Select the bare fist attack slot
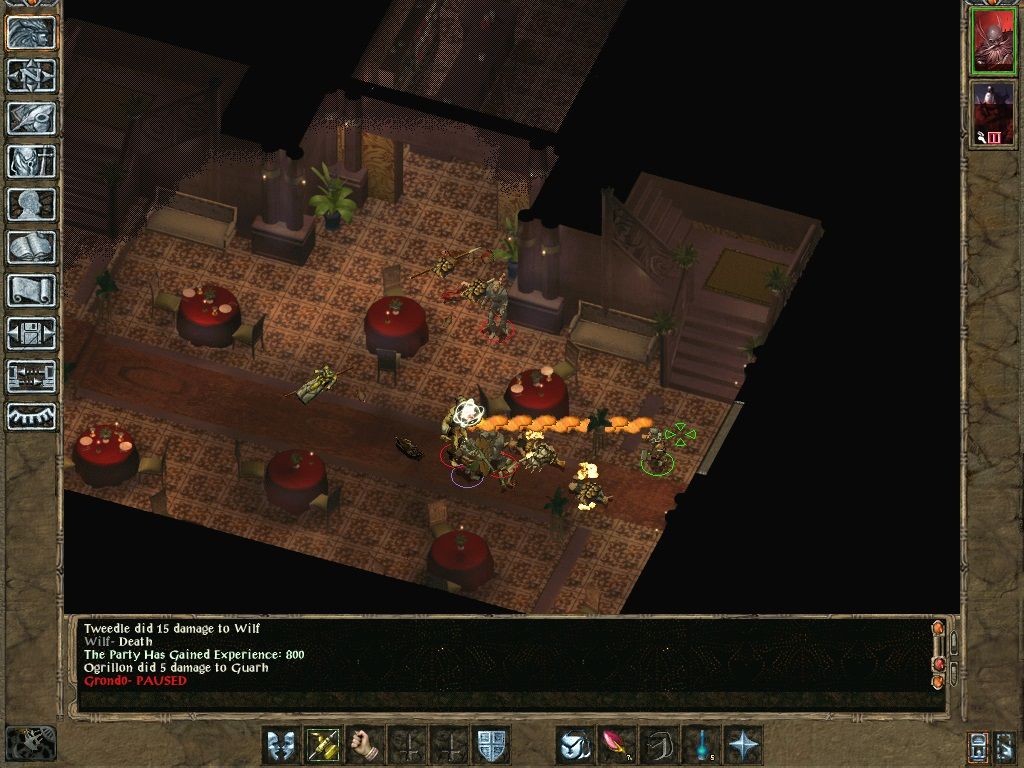The width and height of the screenshot is (1024, 768). (367, 745)
